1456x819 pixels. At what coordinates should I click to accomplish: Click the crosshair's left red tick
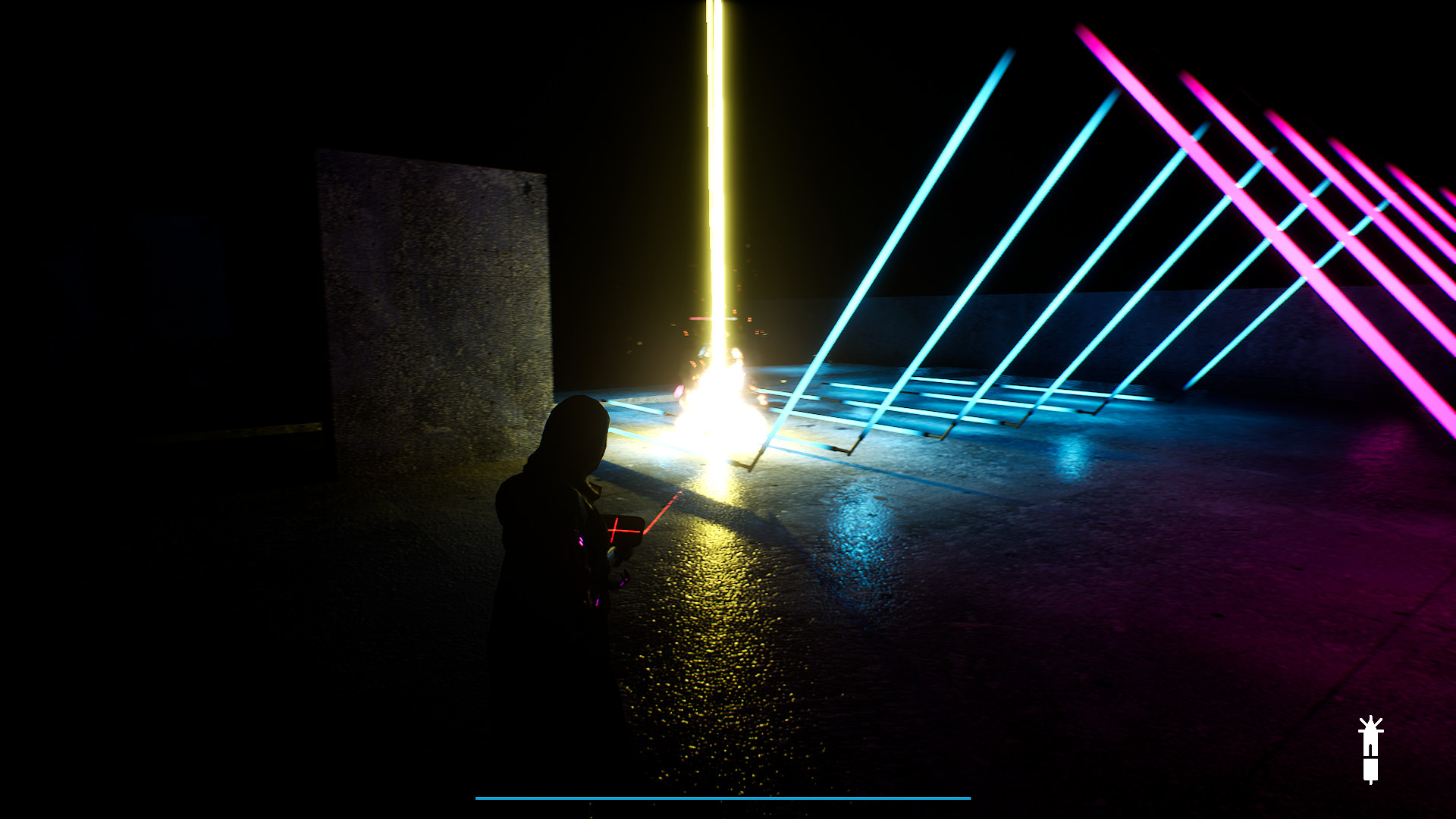610,530
